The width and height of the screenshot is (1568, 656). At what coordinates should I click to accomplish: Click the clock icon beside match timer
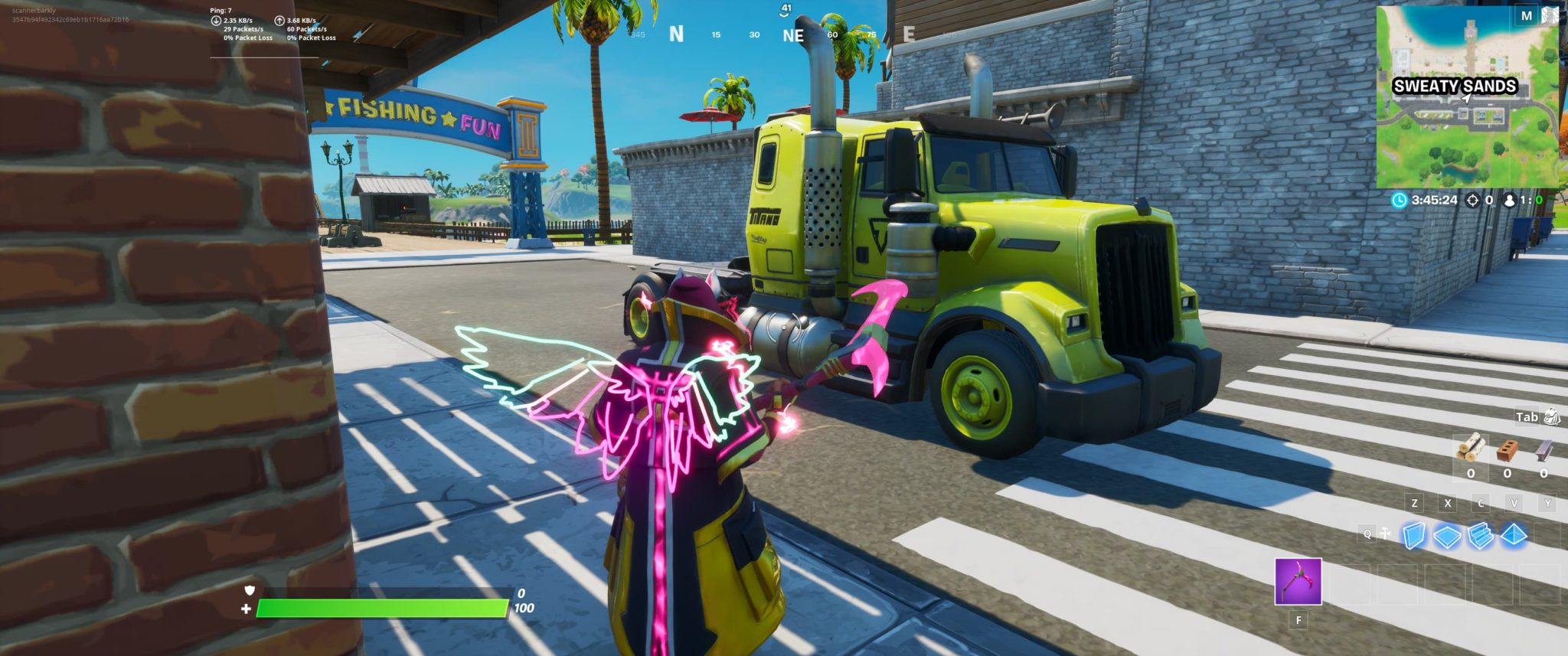coord(1399,199)
